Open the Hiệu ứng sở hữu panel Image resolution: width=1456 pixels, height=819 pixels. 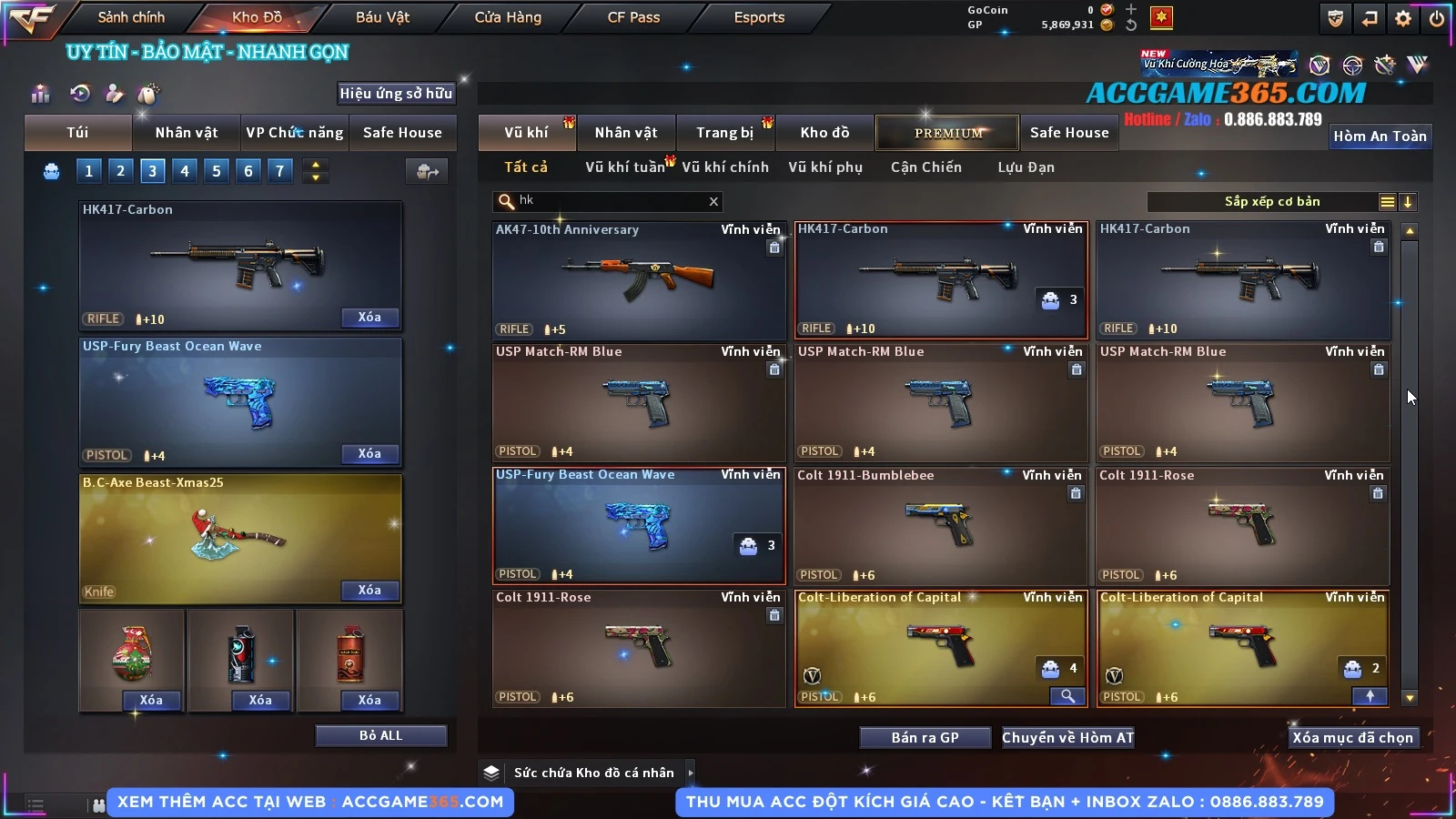[396, 93]
